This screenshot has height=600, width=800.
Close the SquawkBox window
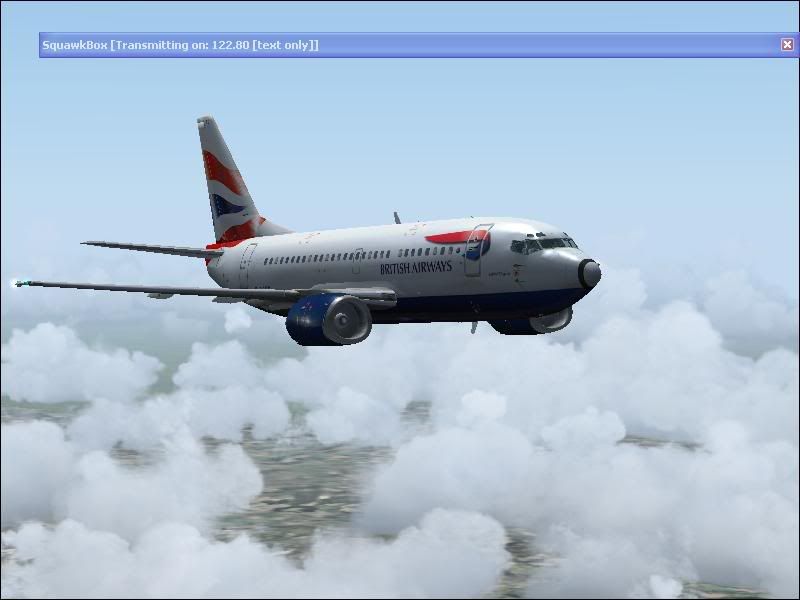tap(787, 45)
